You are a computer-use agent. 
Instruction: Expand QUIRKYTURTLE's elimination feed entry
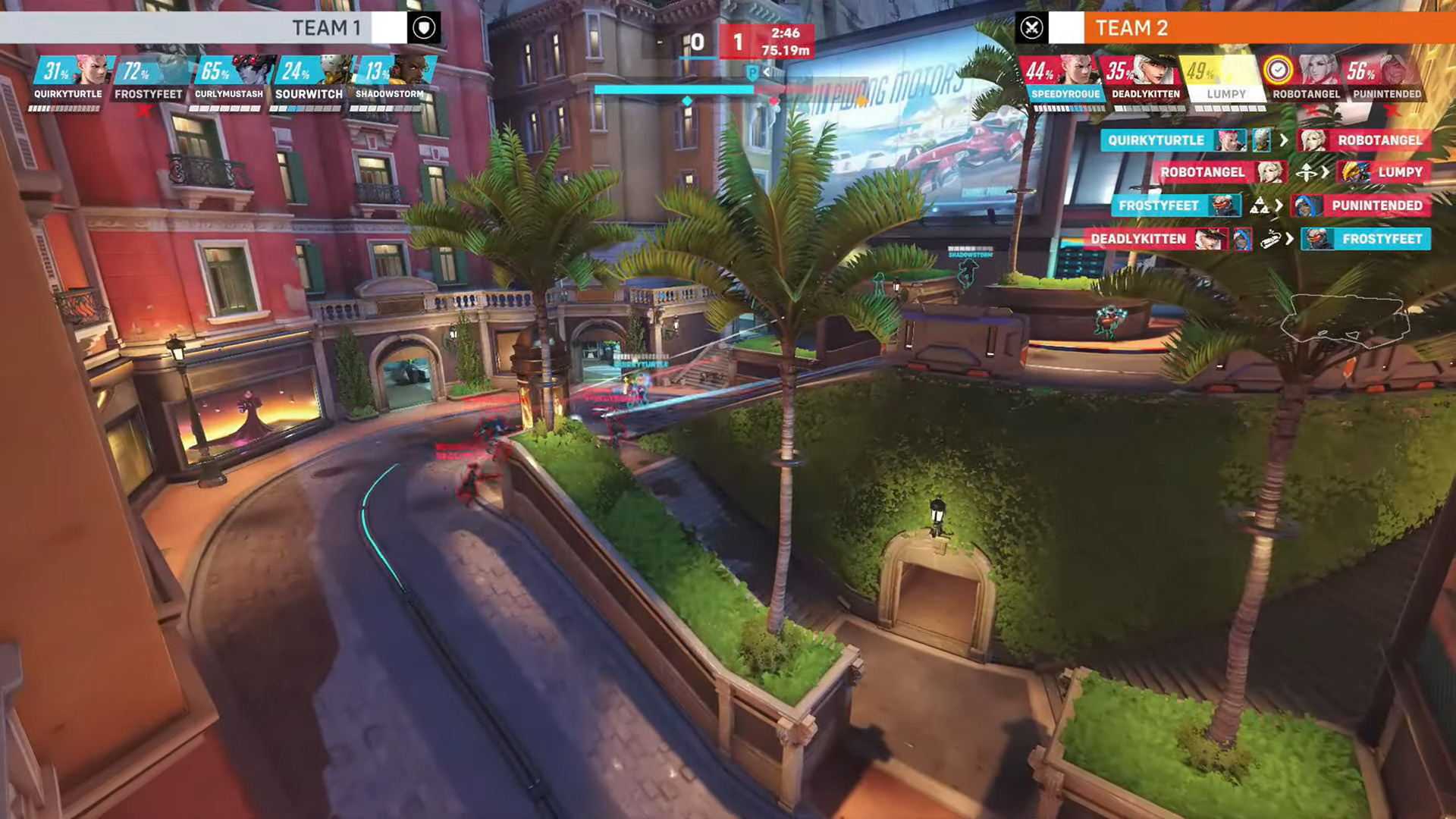point(1160,140)
